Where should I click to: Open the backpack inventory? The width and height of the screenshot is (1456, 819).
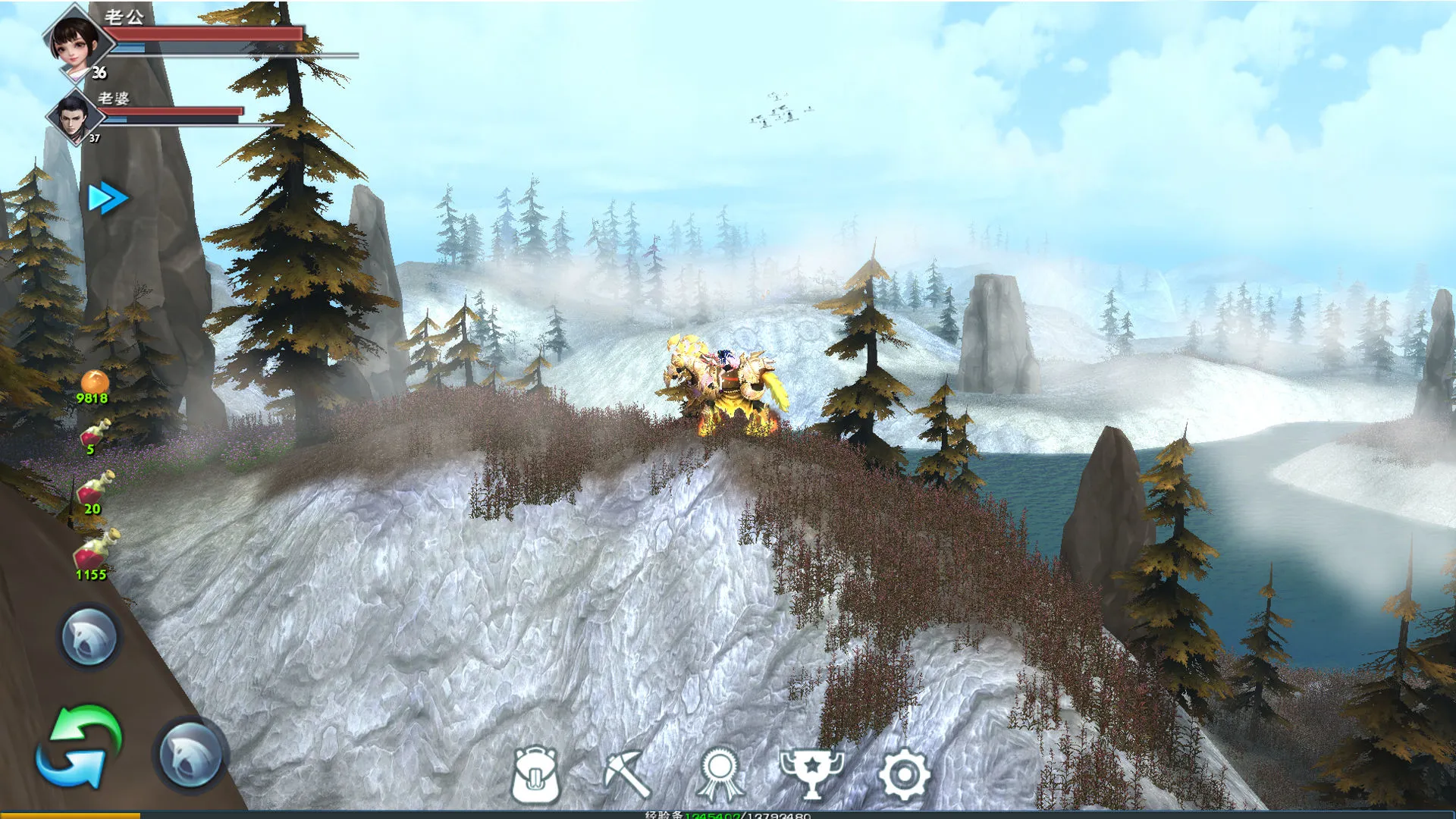535,774
